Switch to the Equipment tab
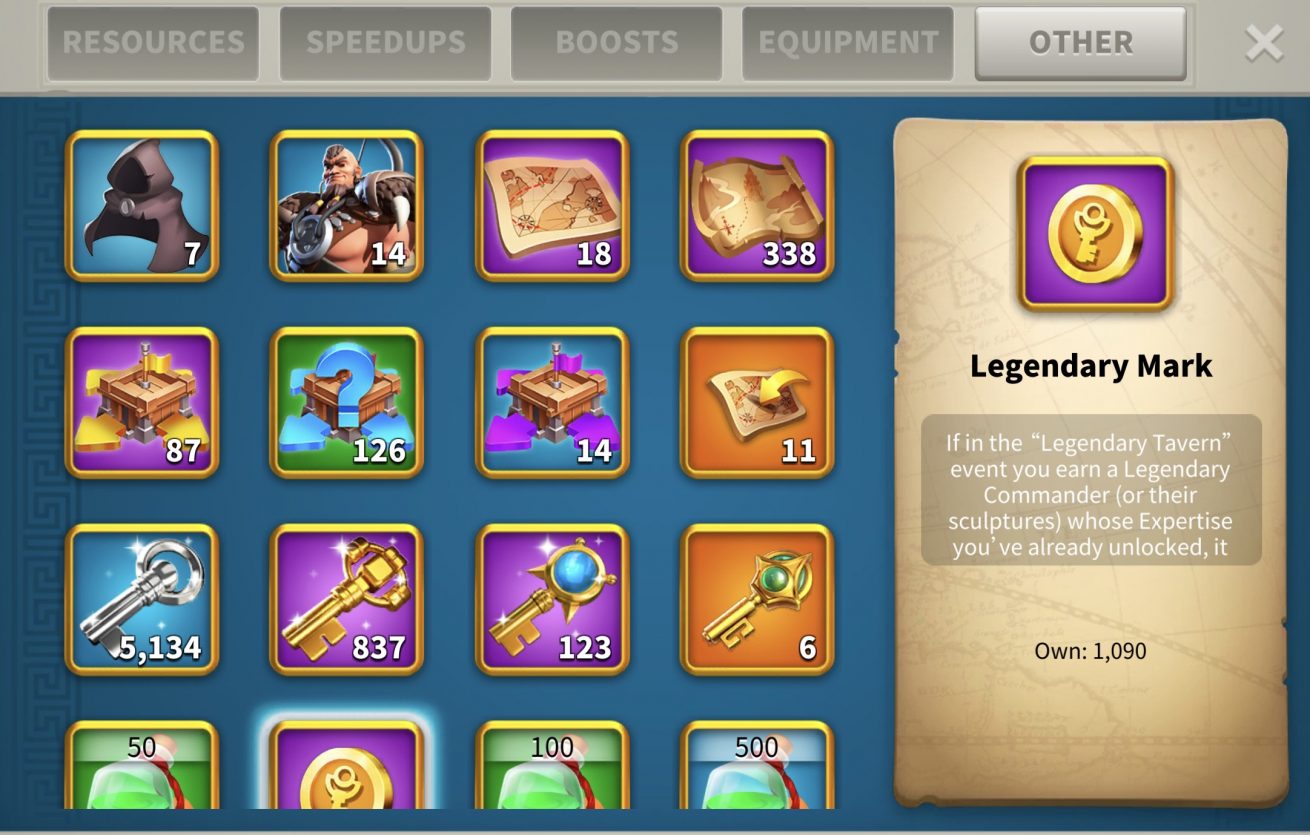 point(848,43)
